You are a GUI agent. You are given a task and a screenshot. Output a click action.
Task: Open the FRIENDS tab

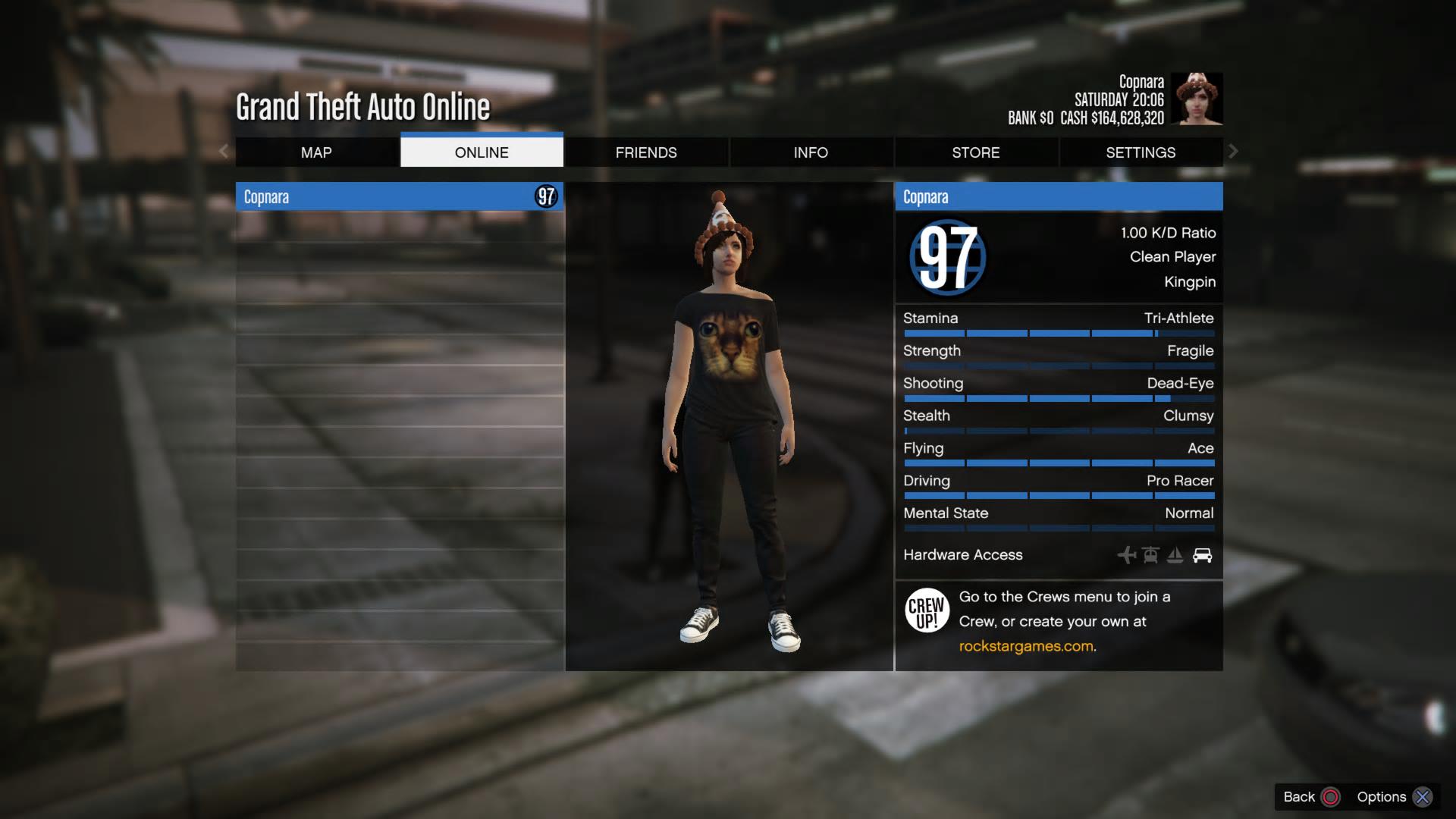click(646, 152)
